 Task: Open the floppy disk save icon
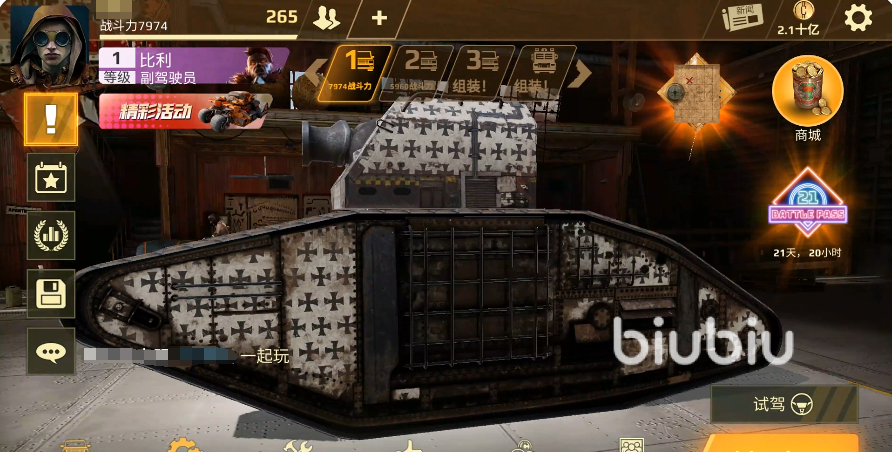coord(51,294)
